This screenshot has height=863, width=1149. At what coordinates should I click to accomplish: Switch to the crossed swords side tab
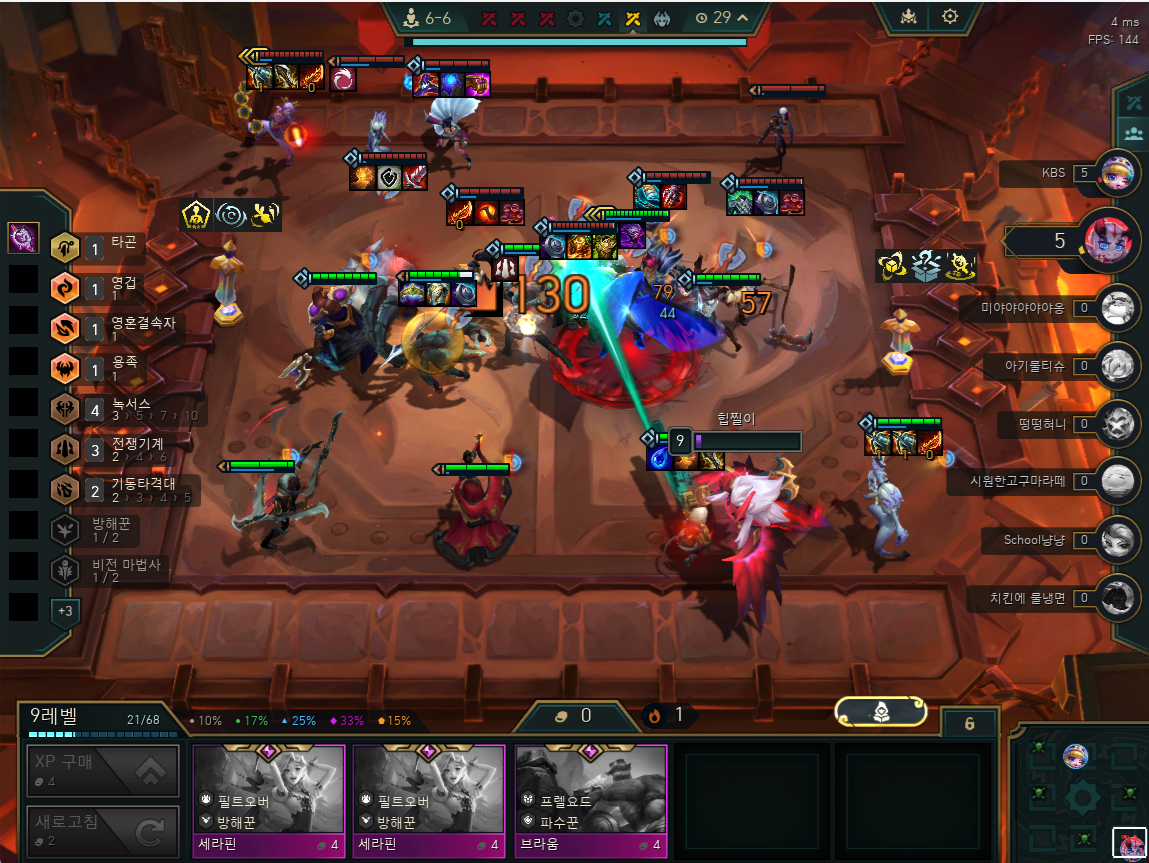tap(1133, 102)
